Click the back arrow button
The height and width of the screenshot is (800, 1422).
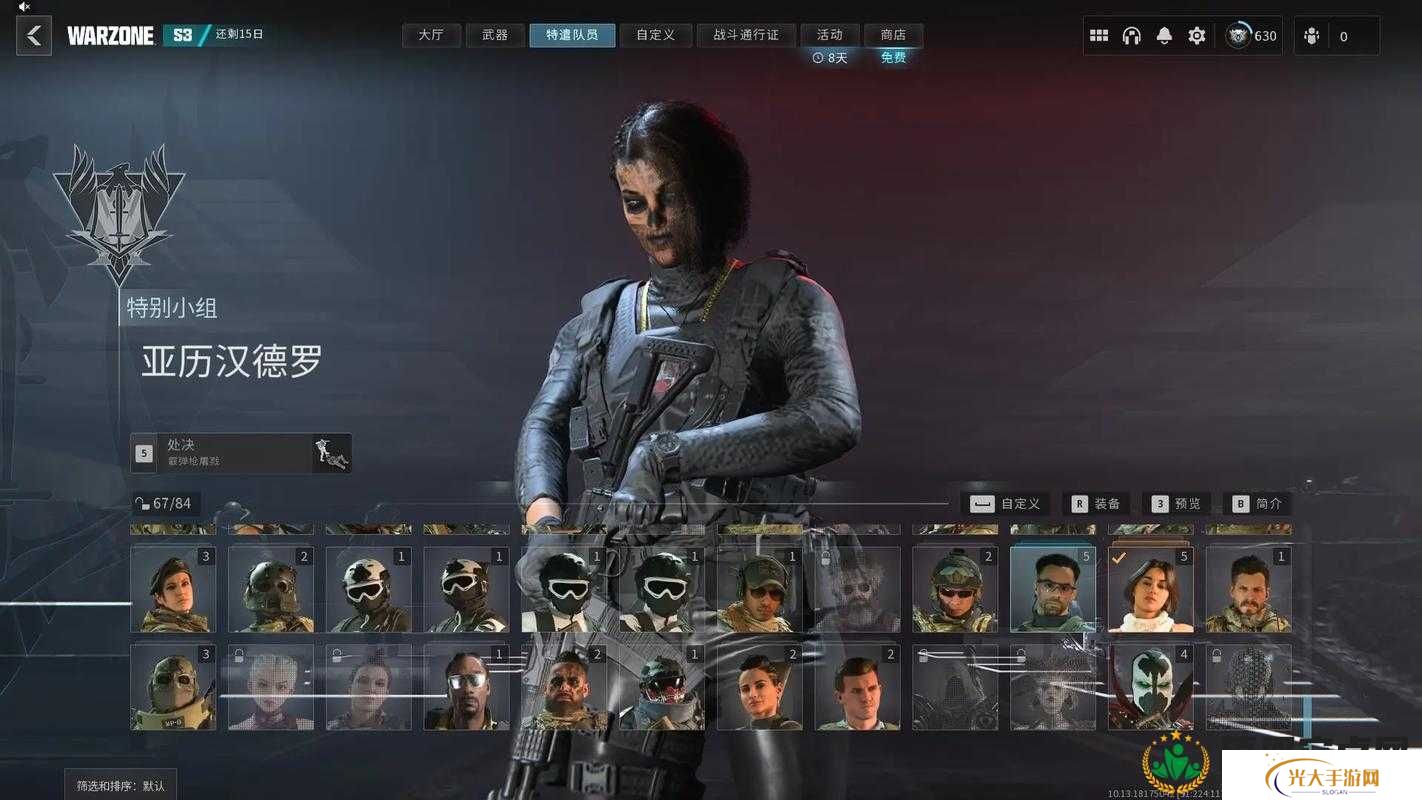34,36
